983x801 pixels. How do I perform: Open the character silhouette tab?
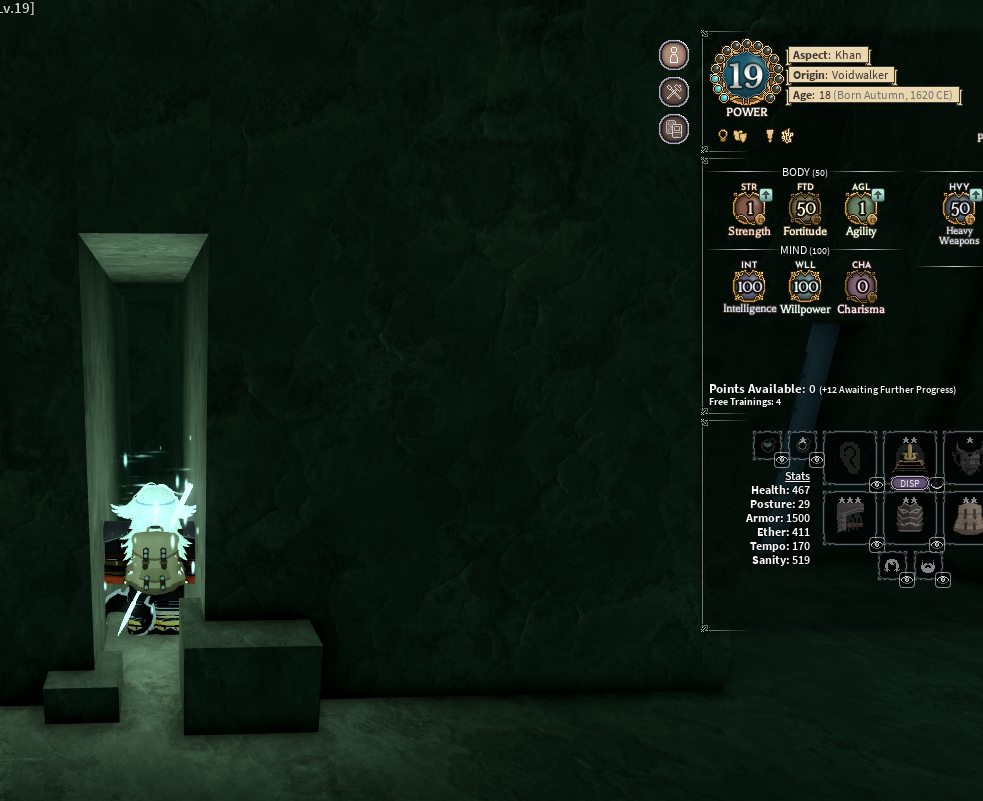(x=674, y=55)
